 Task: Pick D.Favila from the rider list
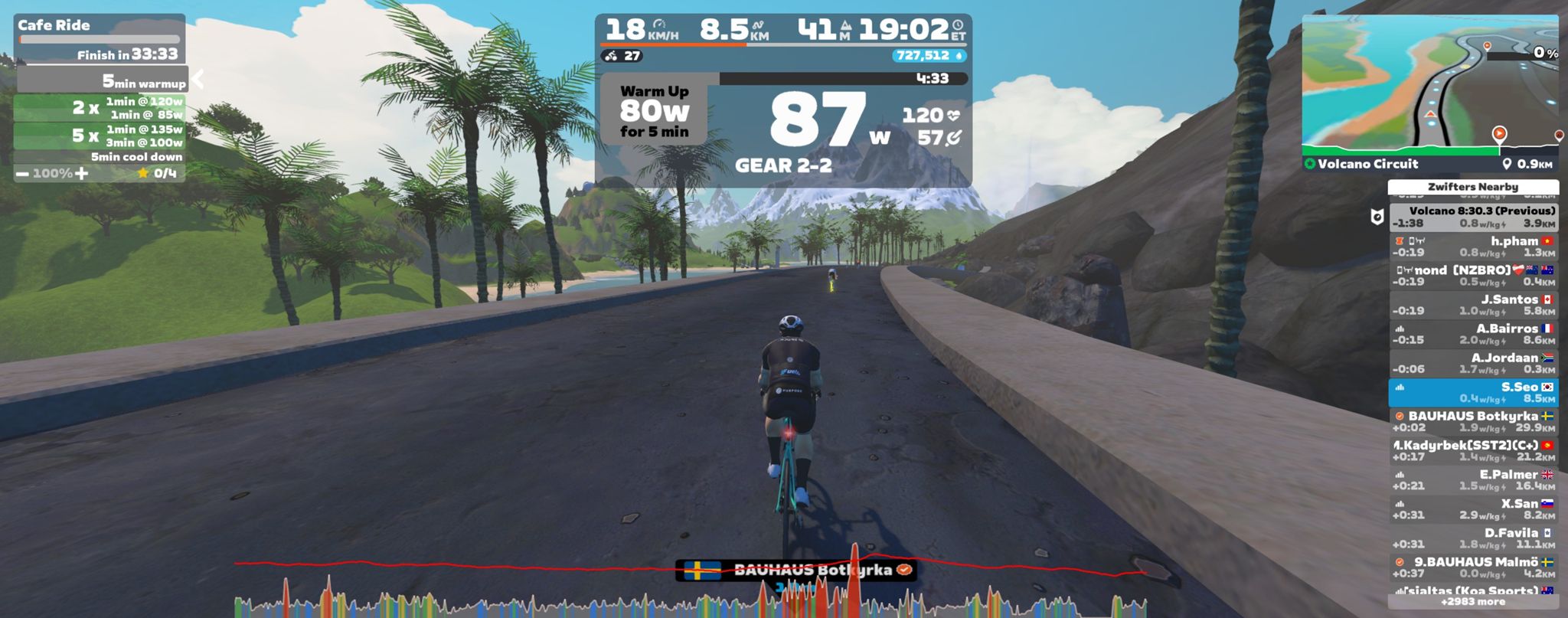pos(1473,538)
